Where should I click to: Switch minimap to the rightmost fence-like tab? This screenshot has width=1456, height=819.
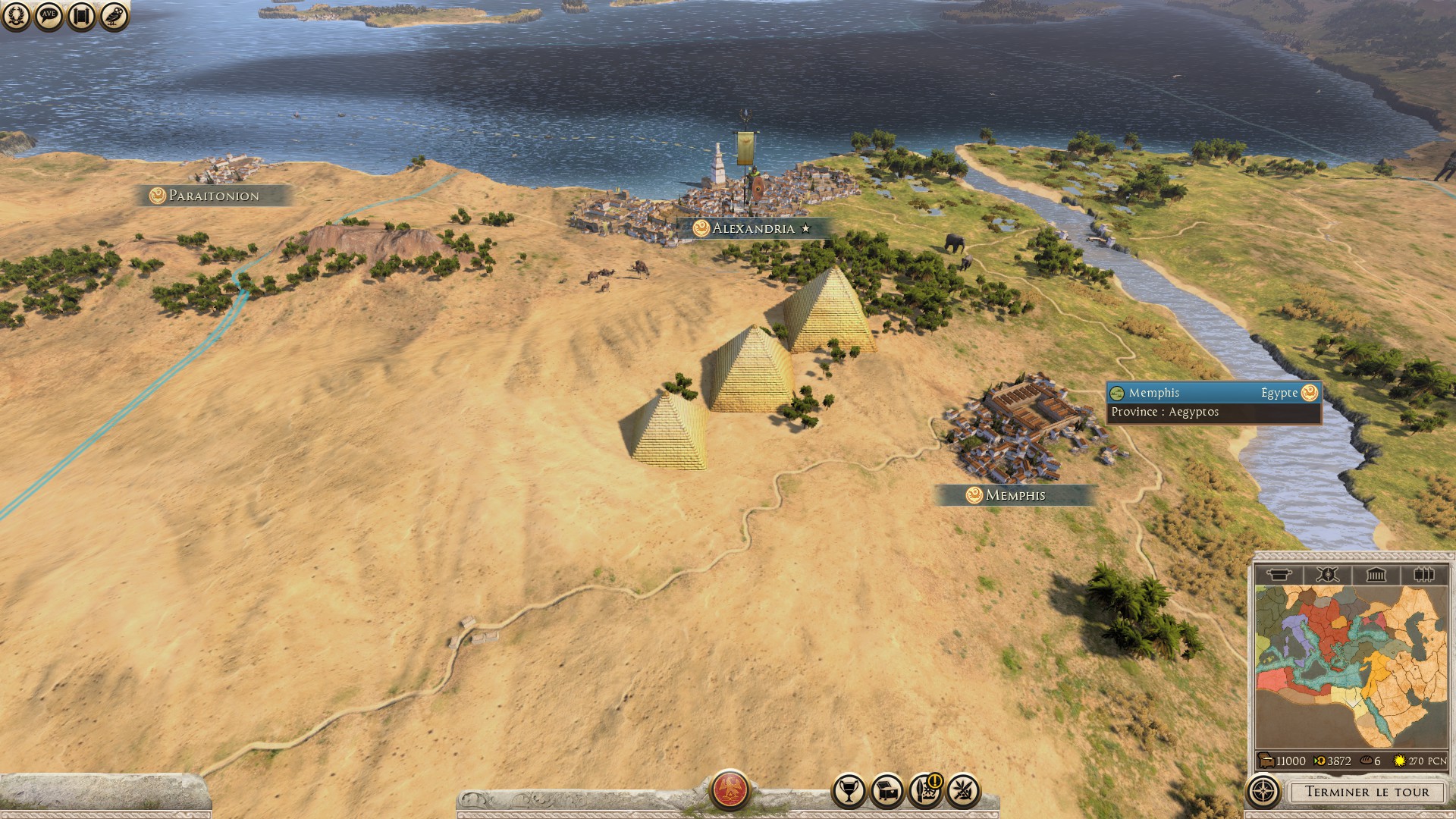(1423, 575)
